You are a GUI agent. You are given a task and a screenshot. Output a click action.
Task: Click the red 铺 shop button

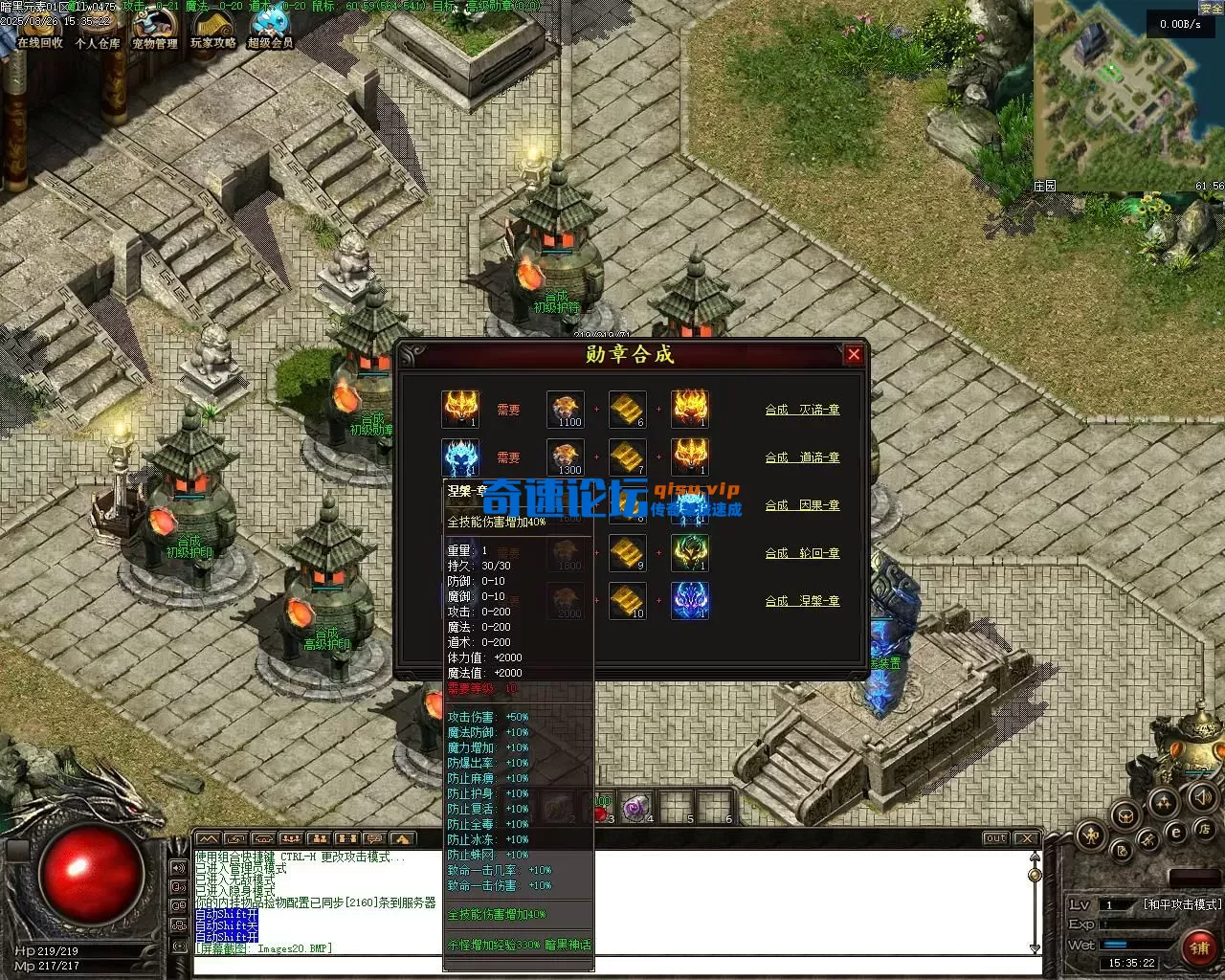1199,947
